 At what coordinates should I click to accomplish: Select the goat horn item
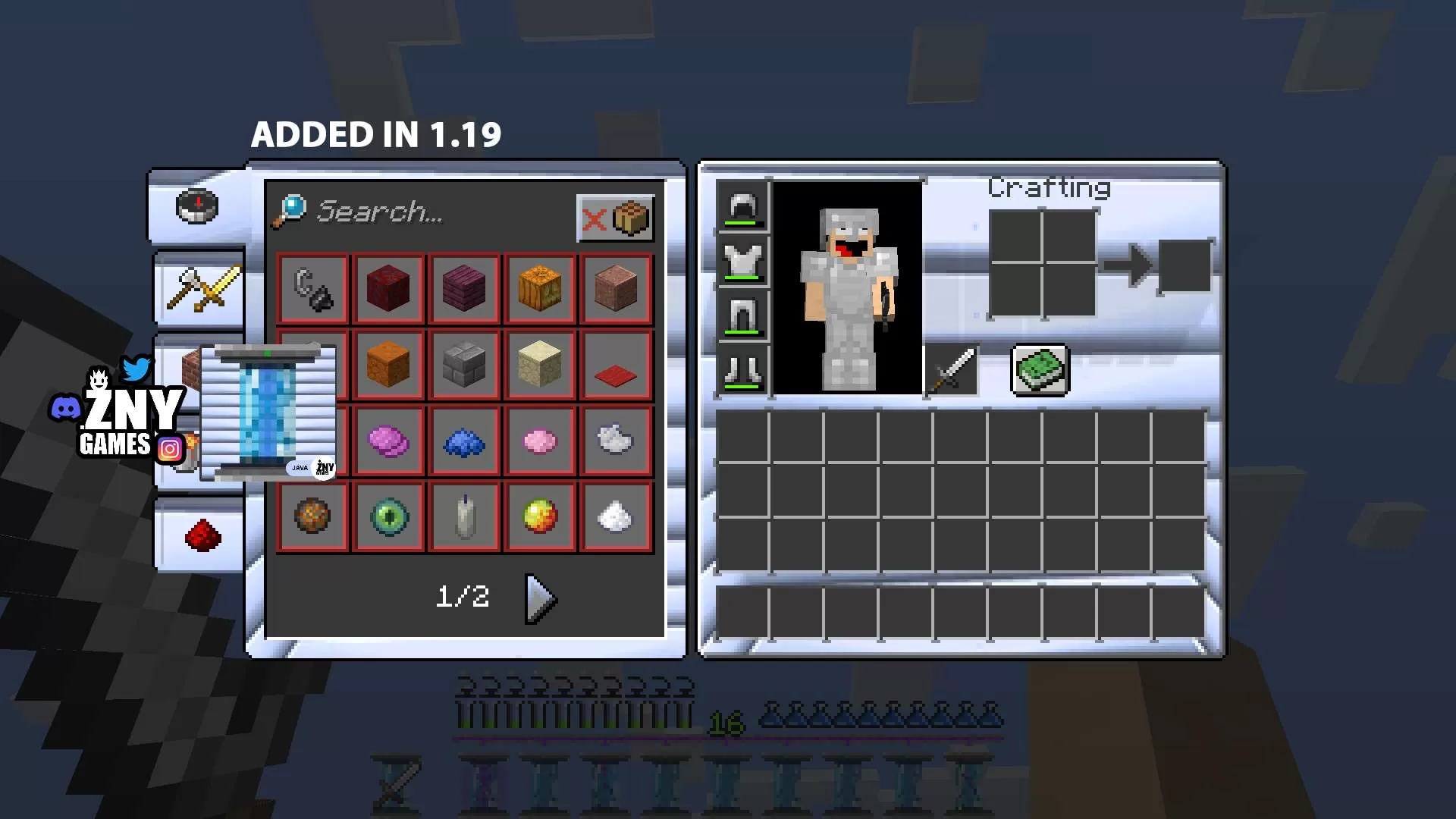pos(313,288)
